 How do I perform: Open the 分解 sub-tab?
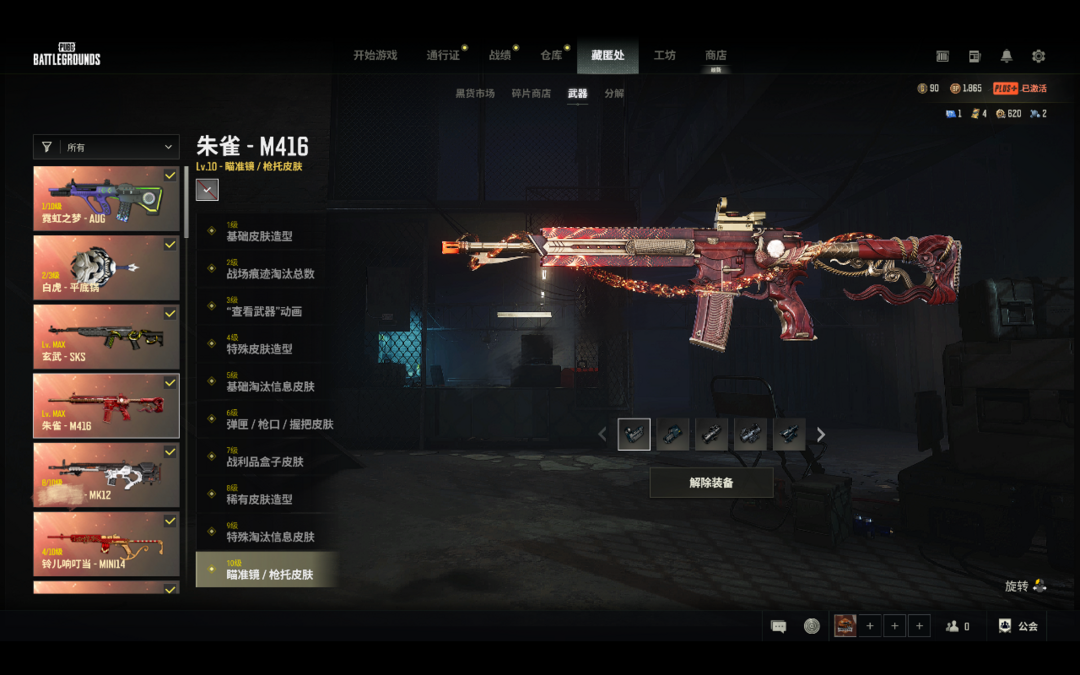(x=614, y=93)
